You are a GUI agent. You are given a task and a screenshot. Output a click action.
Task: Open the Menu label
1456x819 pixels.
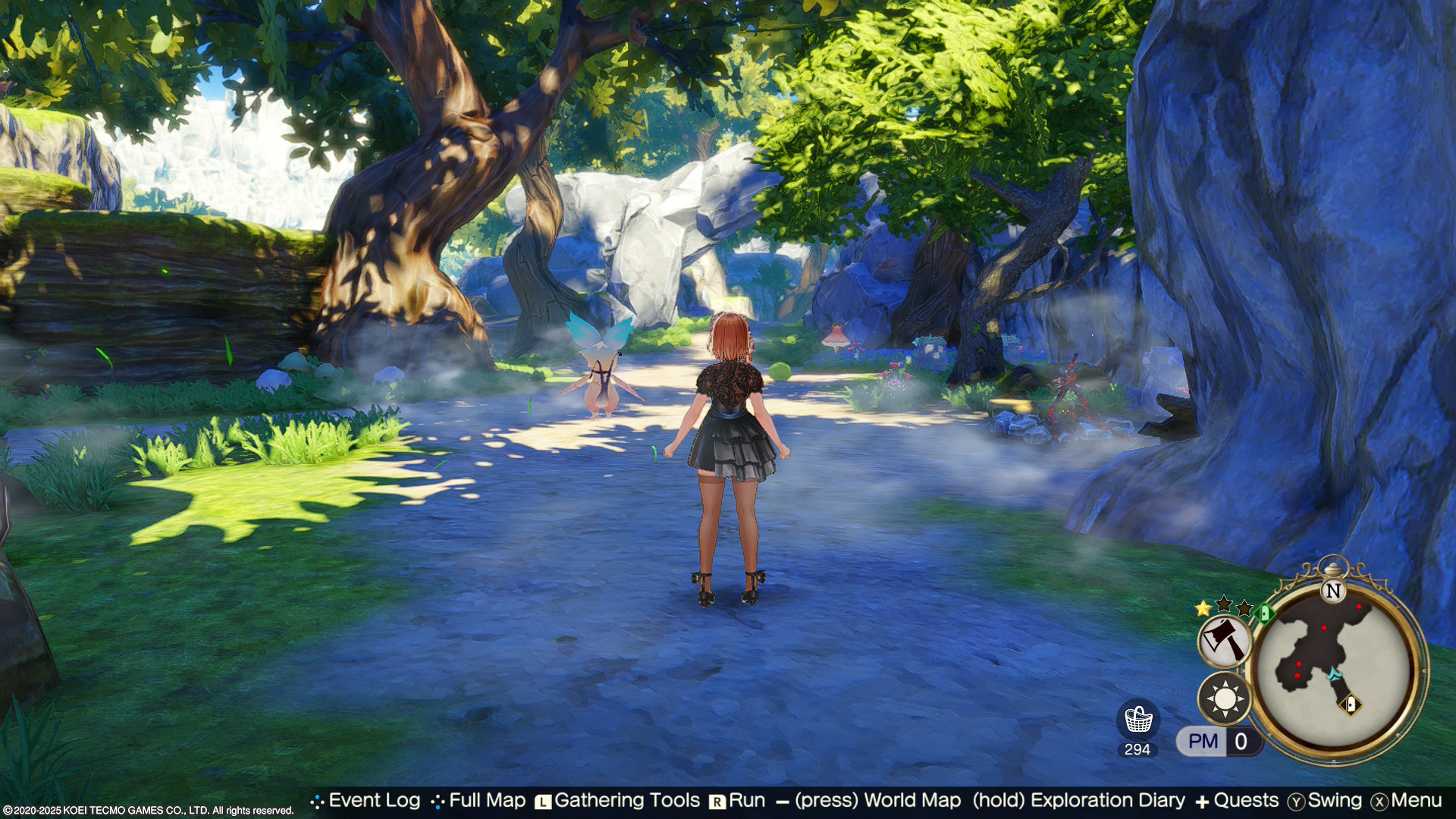[1416, 801]
